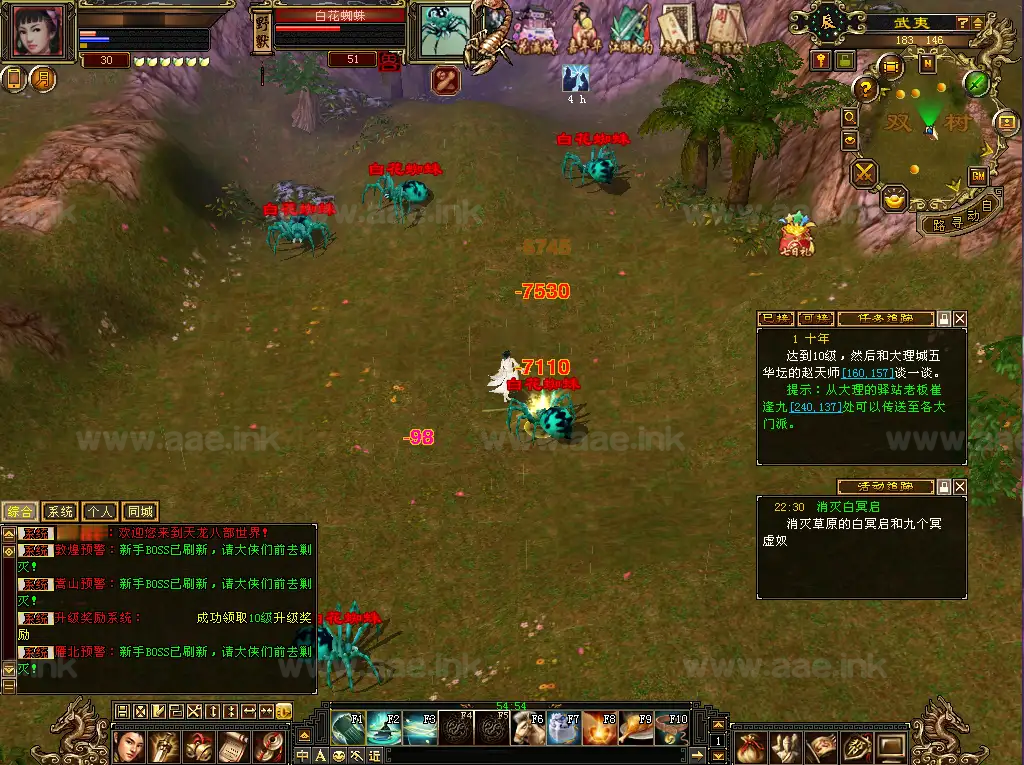The height and width of the screenshot is (765, 1024).
Task: Close the activity tracking panel
Action: pos(960,487)
